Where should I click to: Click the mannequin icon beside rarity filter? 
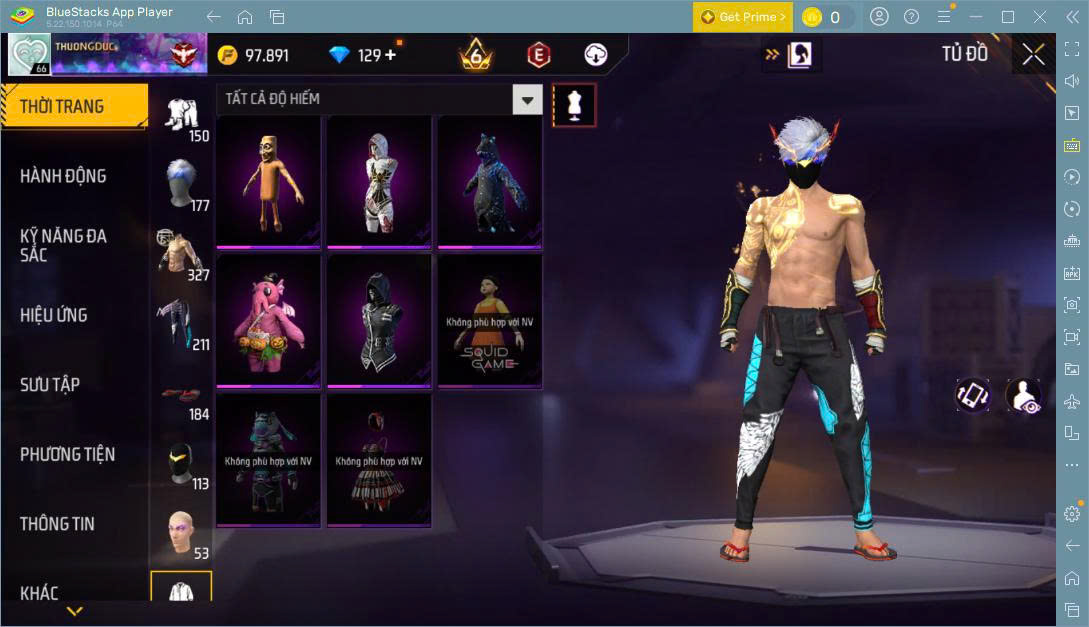574,103
